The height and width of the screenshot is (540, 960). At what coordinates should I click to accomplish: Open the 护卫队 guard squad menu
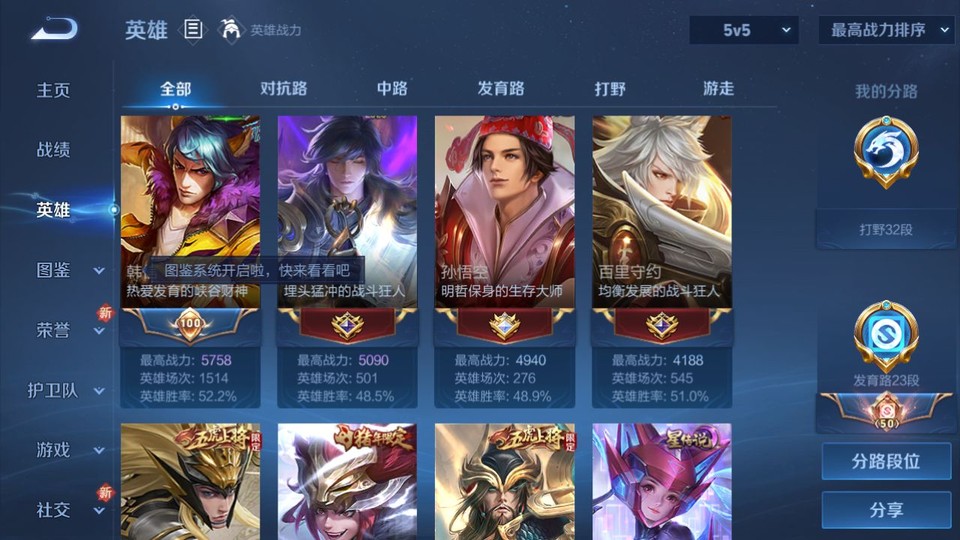pyautogui.click(x=66, y=390)
